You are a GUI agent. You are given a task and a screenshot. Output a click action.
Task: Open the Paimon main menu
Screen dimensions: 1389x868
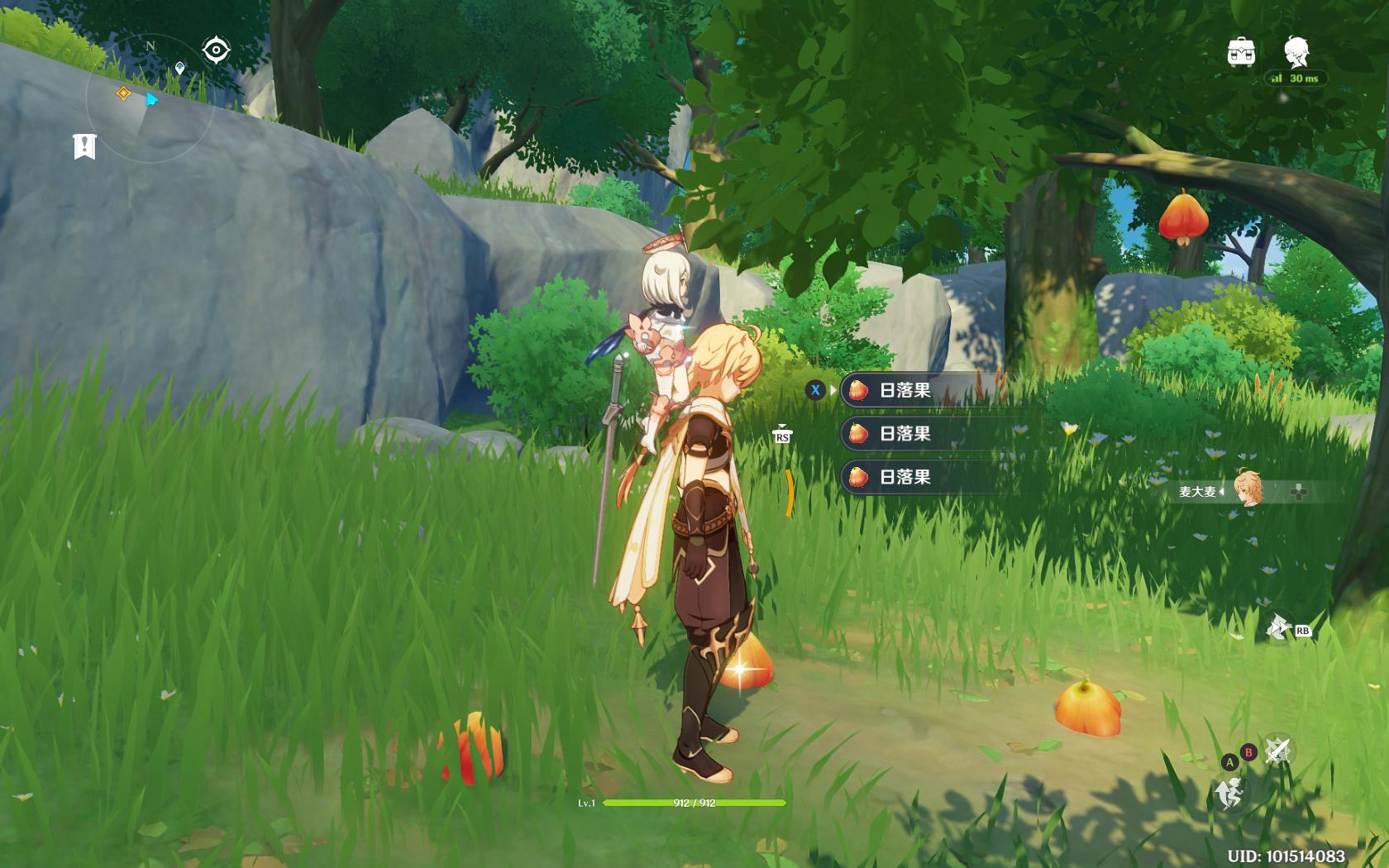tap(1296, 51)
